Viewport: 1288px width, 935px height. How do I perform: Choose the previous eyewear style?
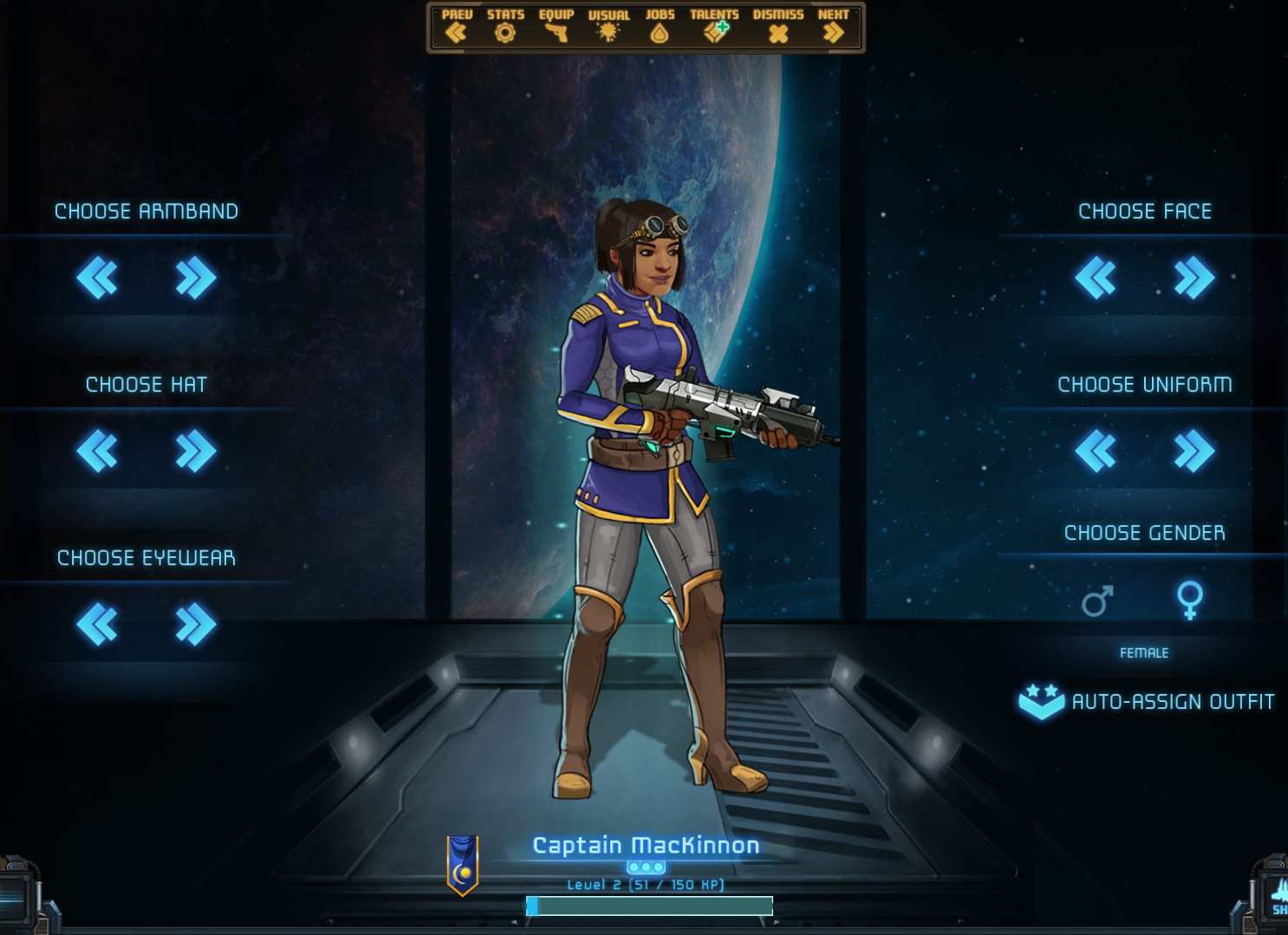(97, 625)
